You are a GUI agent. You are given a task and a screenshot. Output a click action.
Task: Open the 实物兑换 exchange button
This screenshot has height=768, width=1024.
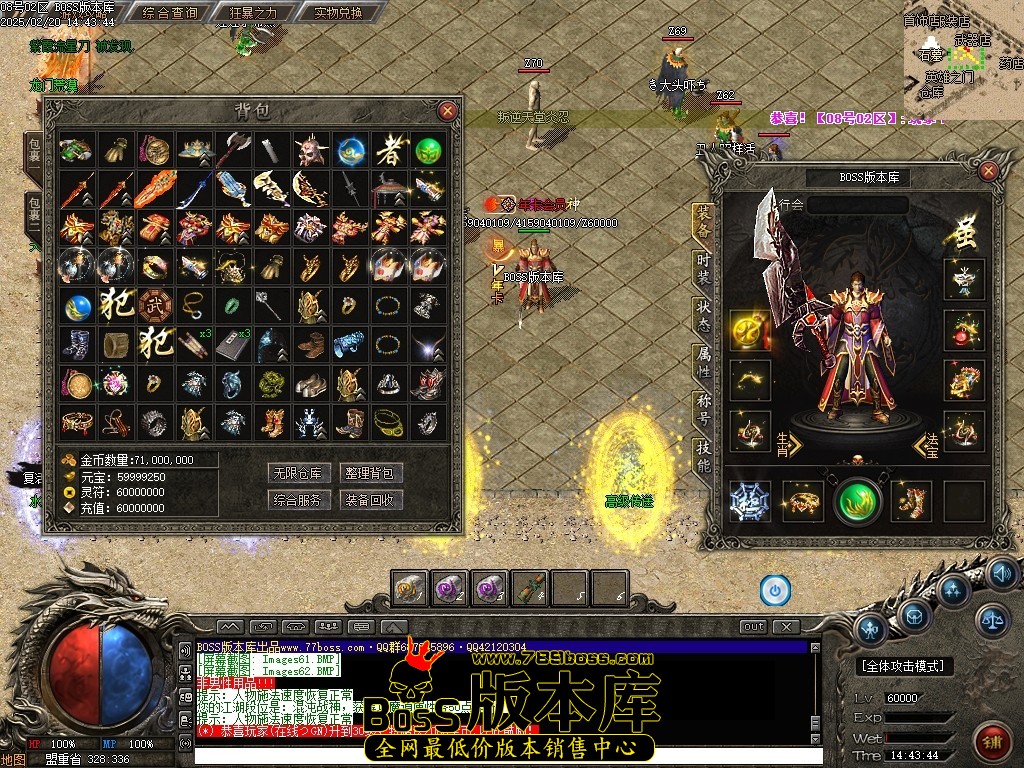point(324,13)
